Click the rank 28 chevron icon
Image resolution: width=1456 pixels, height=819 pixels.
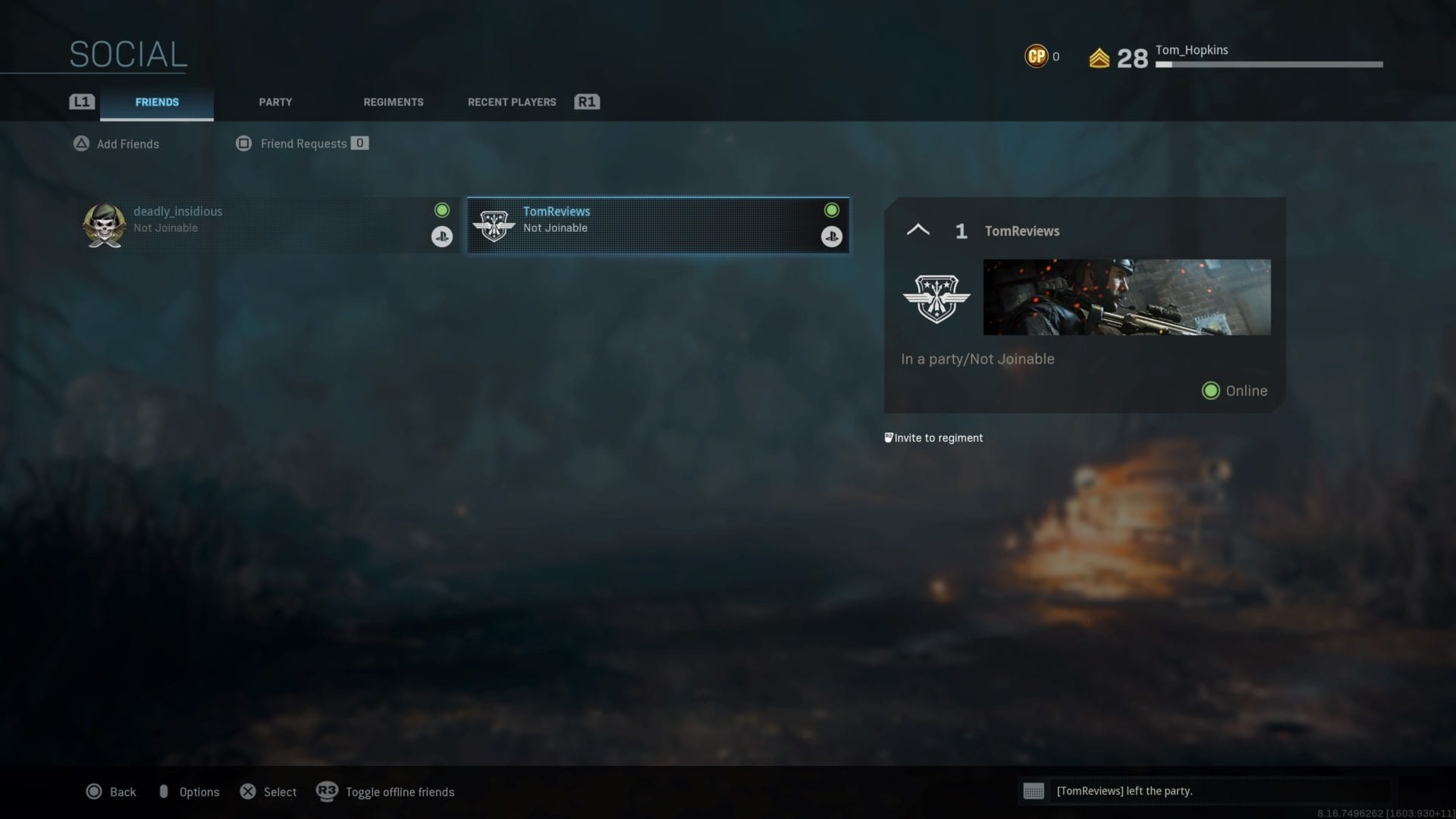click(1099, 56)
